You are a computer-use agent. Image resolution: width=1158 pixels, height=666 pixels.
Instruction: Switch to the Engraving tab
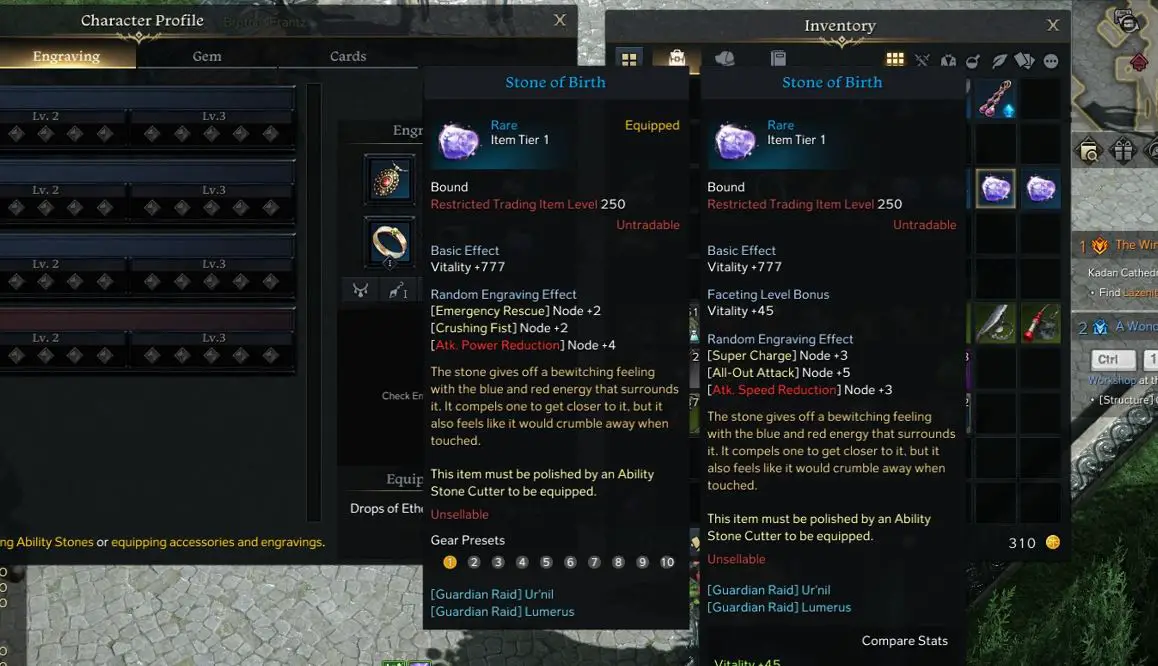pyautogui.click(x=66, y=56)
